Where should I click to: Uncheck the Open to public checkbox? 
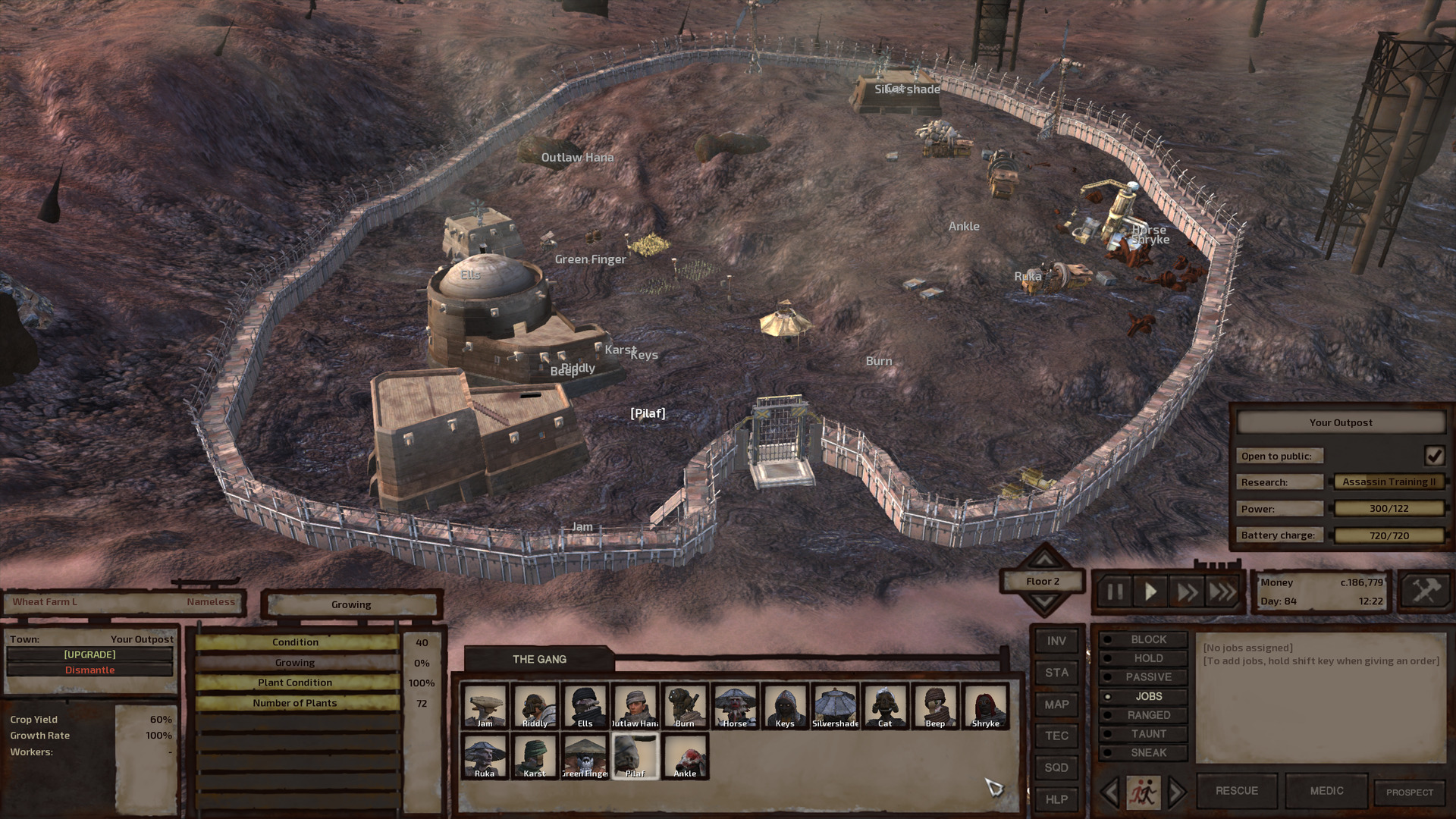(1434, 455)
